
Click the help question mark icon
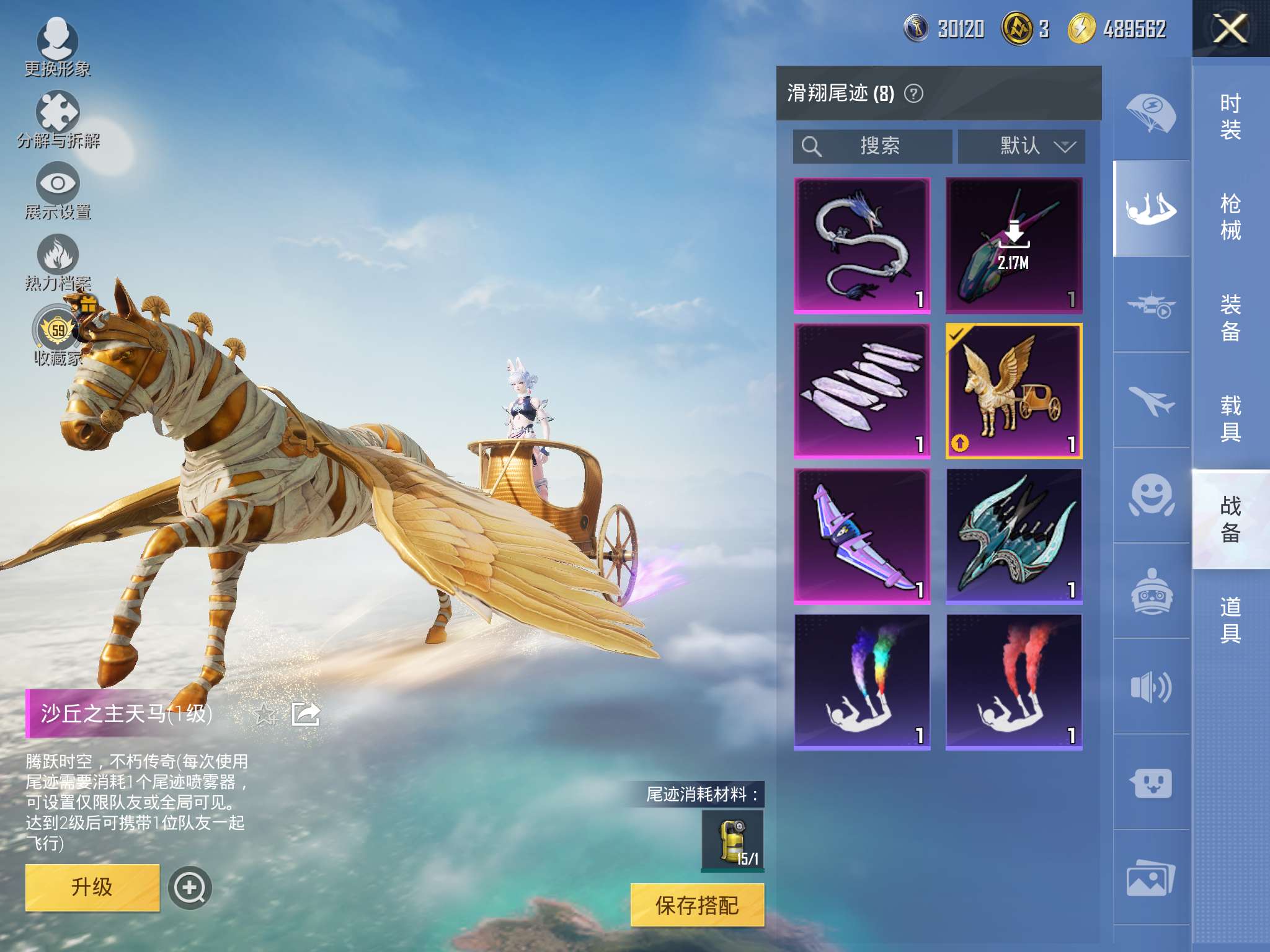(913, 94)
